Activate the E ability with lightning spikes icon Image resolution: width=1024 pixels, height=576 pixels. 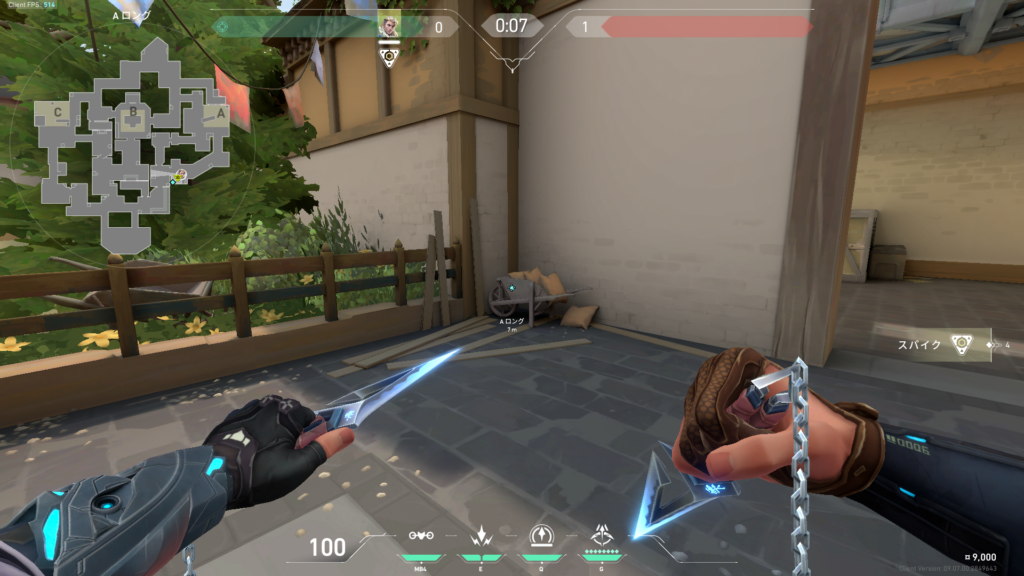(x=480, y=535)
